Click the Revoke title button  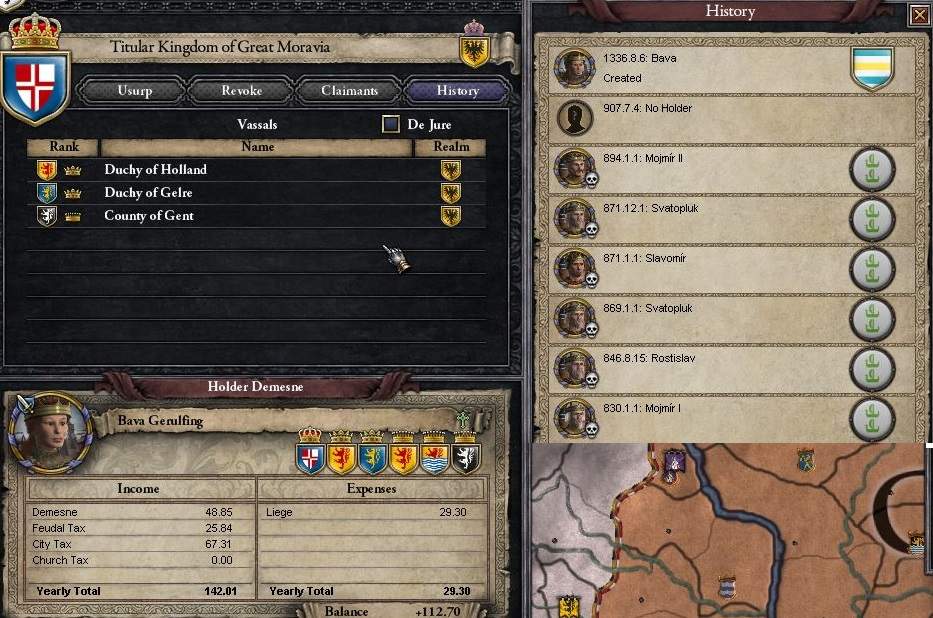pyautogui.click(x=241, y=91)
